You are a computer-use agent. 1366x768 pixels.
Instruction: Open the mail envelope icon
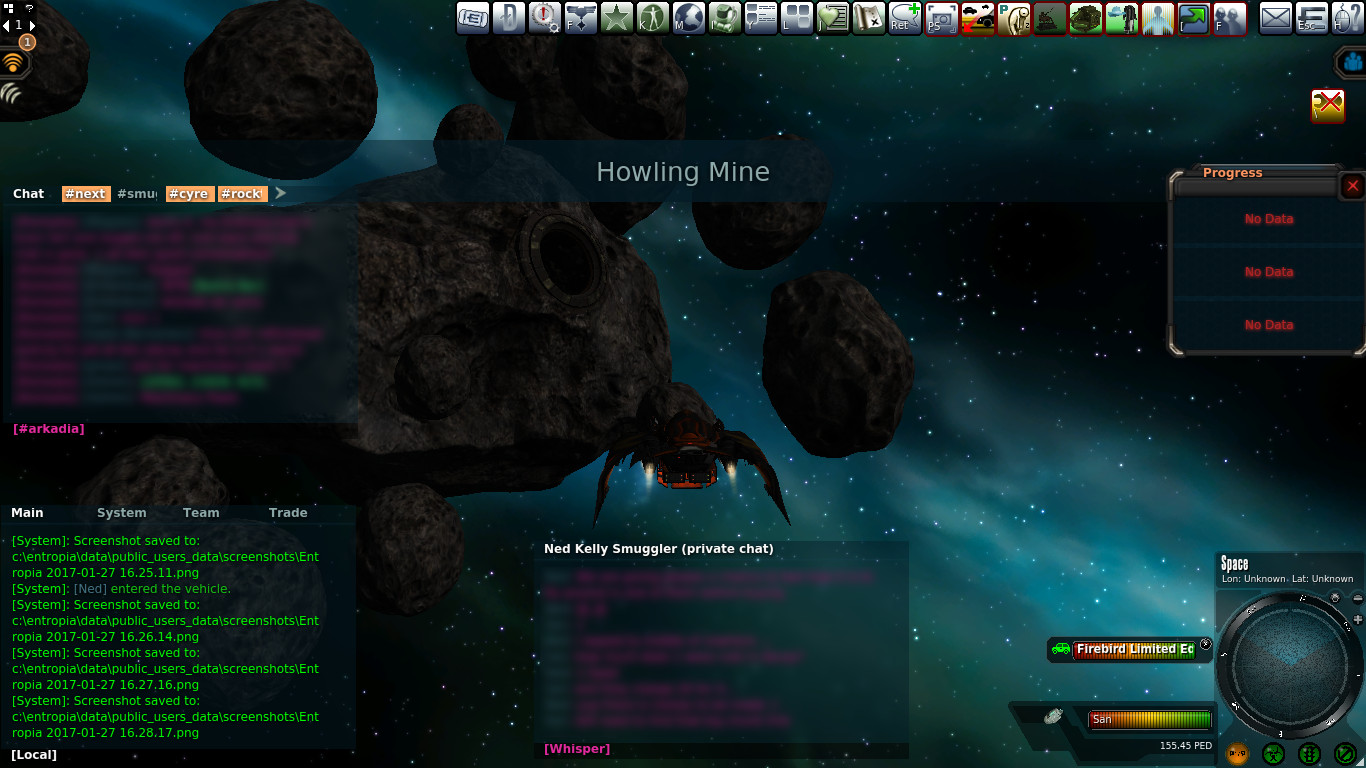[x=1275, y=18]
